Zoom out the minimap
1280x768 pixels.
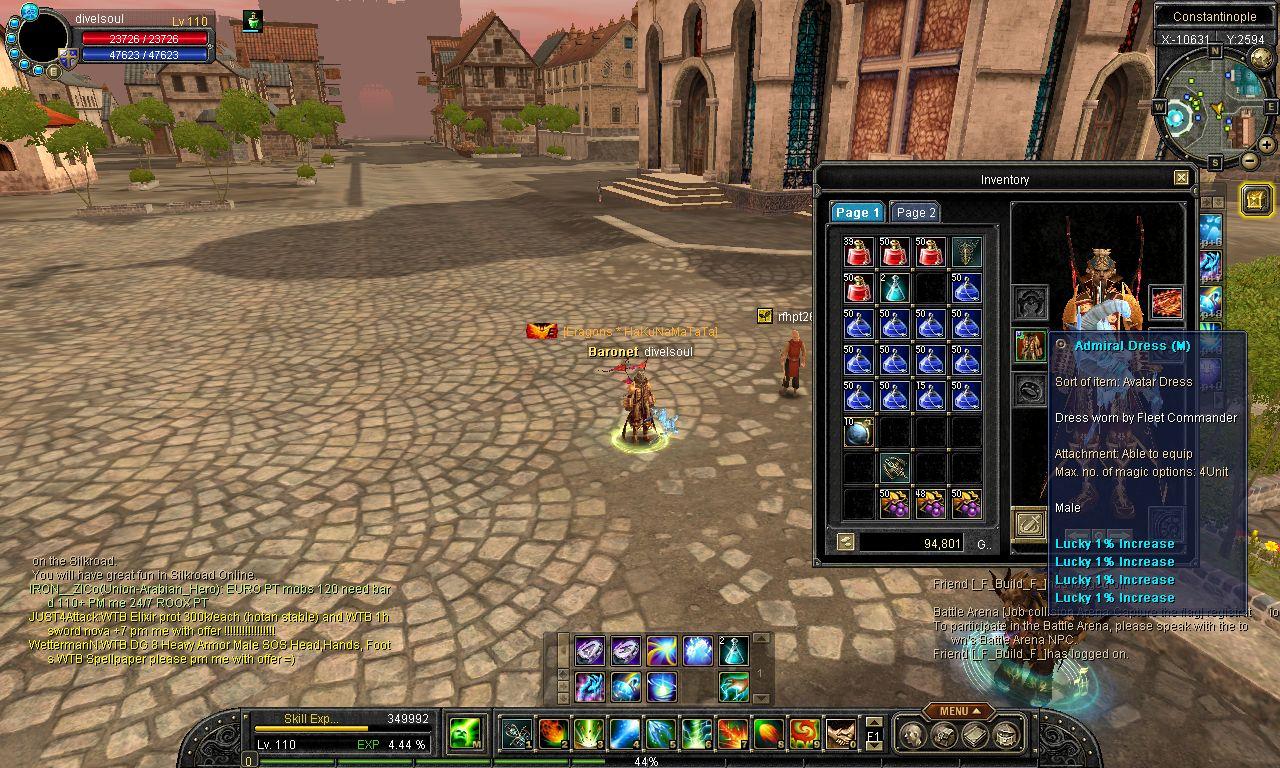coord(1250,160)
